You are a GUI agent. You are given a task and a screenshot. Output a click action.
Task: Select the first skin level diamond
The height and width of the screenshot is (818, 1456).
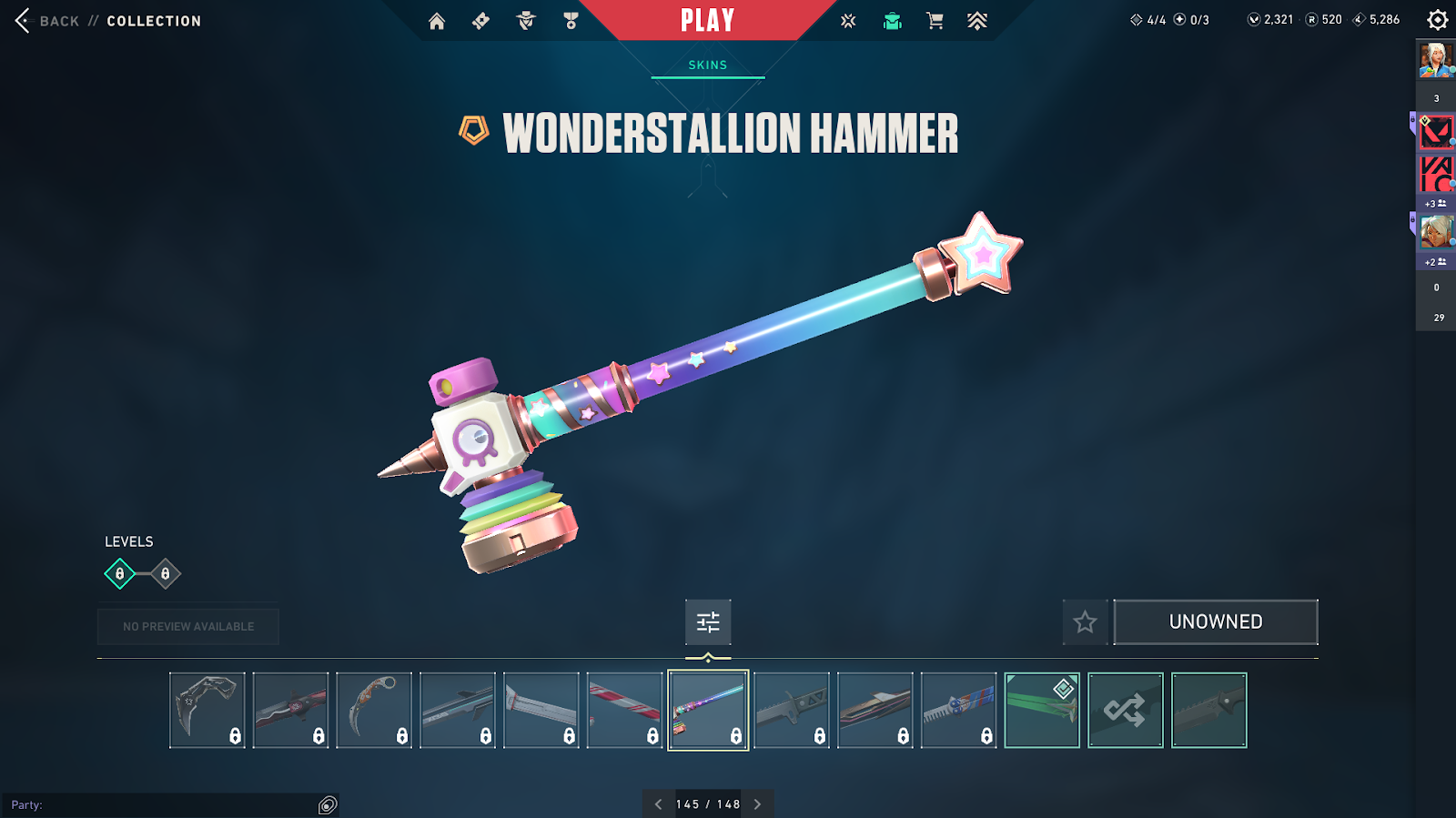(119, 574)
